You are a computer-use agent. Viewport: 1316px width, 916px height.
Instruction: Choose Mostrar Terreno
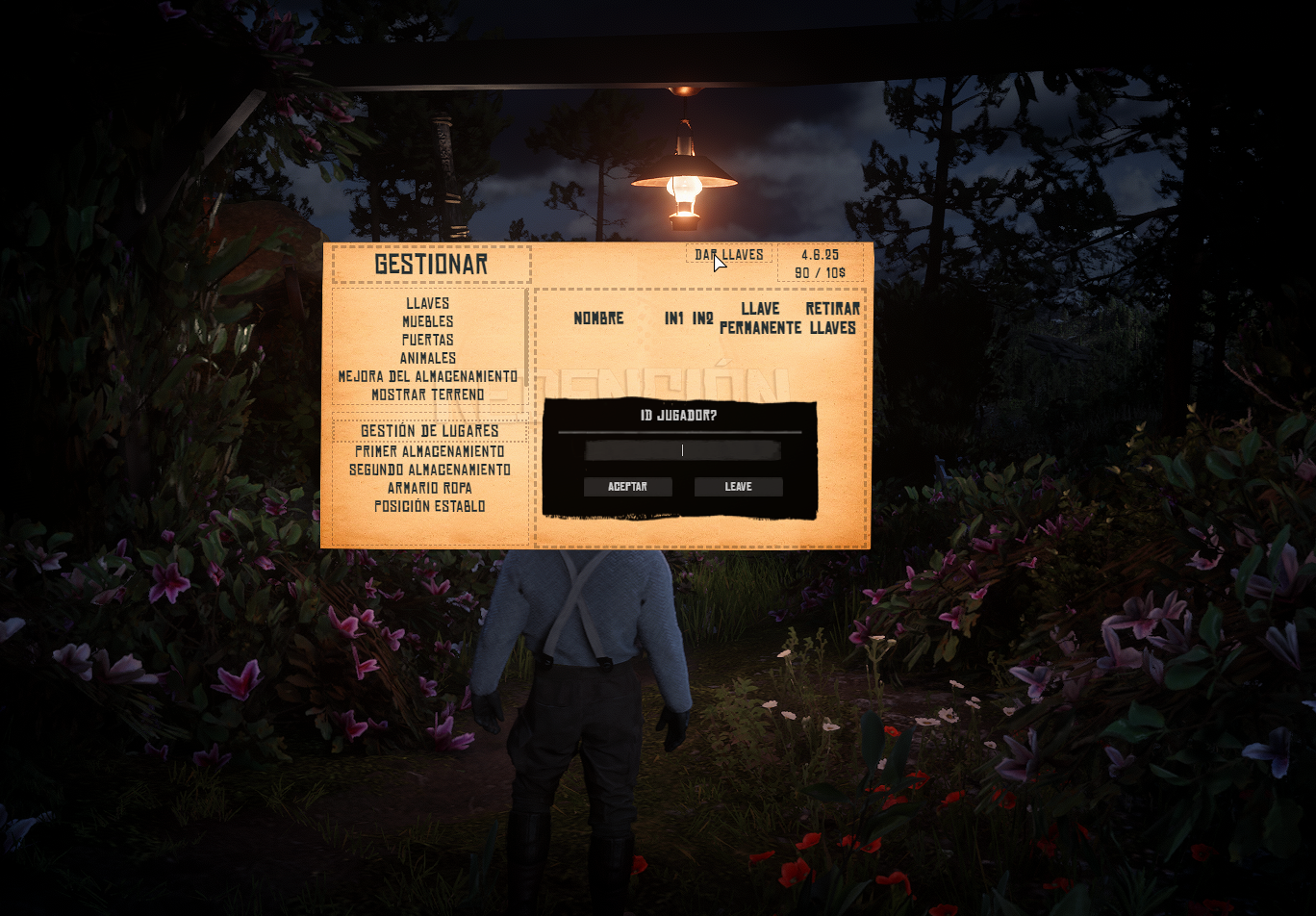pos(427,394)
